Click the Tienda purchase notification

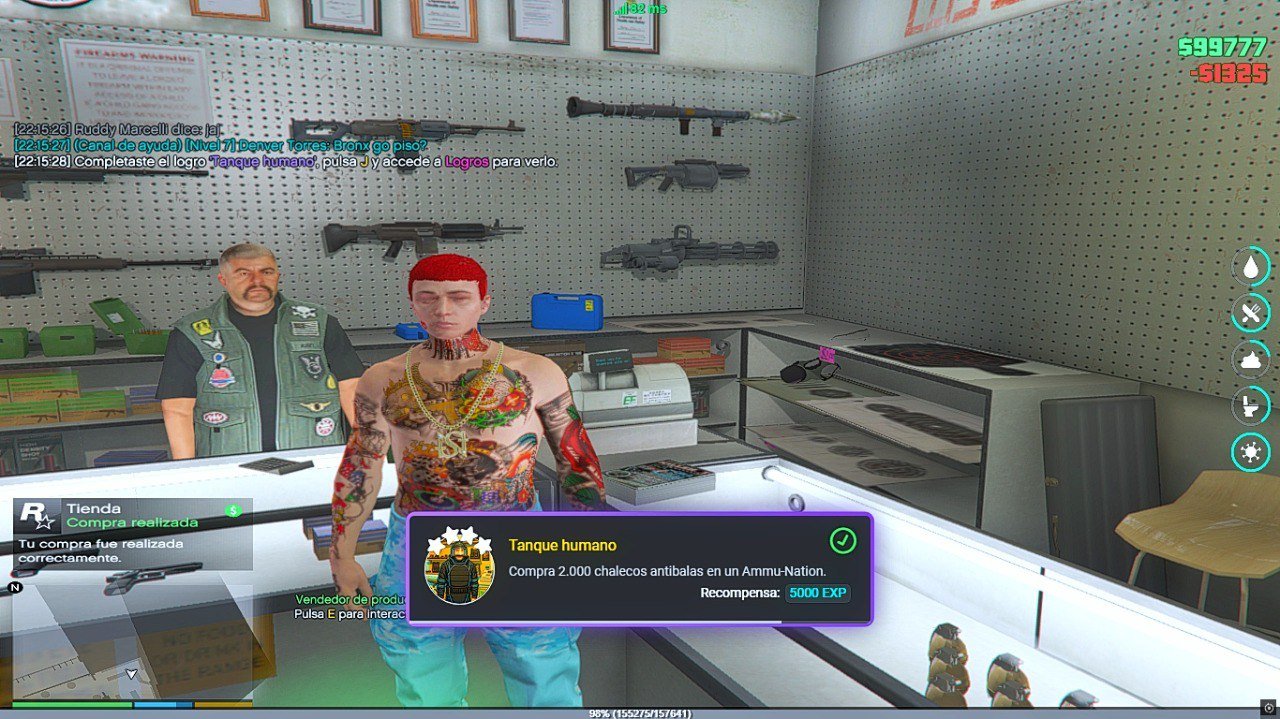[x=132, y=534]
